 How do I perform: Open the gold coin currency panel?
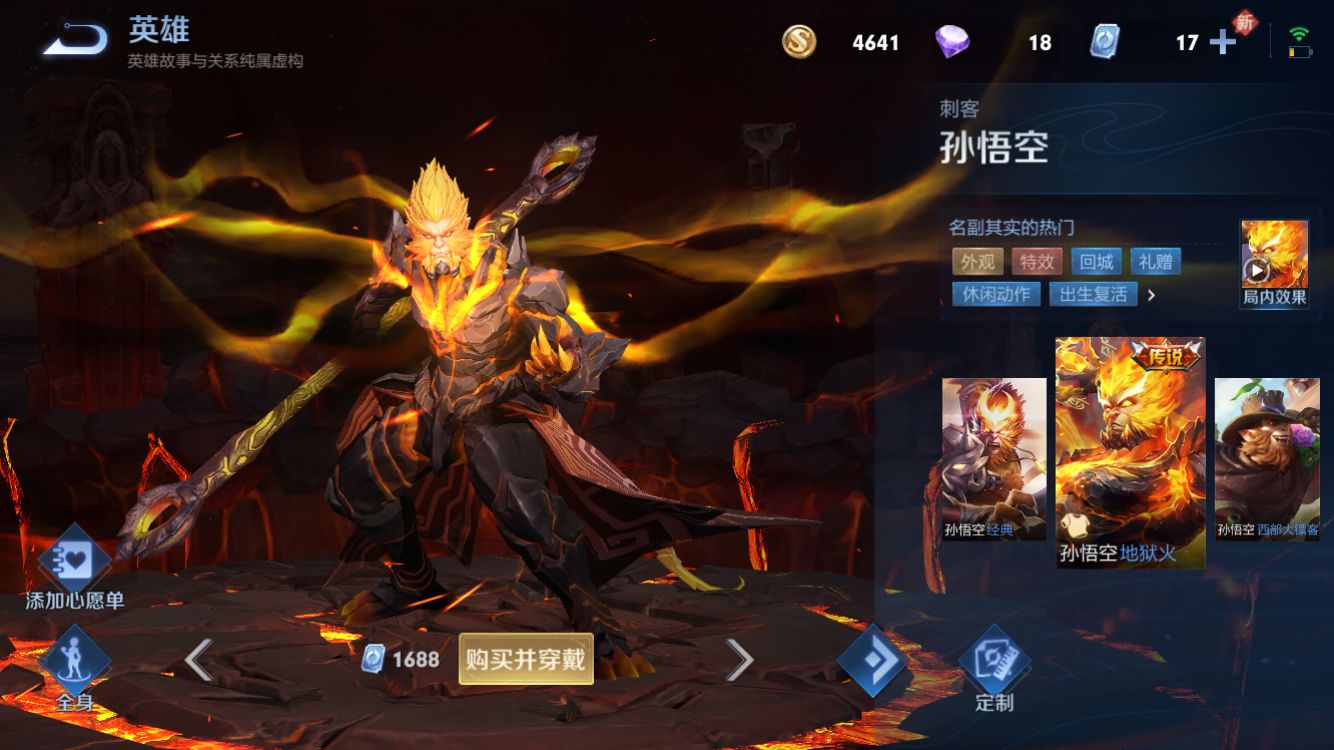coord(800,42)
